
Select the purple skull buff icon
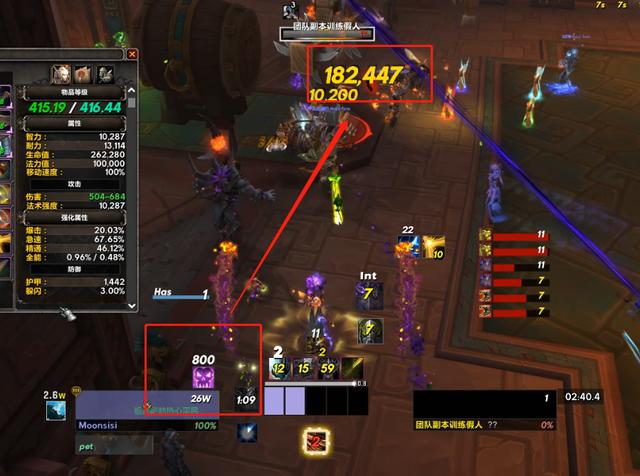pyautogui.click(x=203, y=377)
